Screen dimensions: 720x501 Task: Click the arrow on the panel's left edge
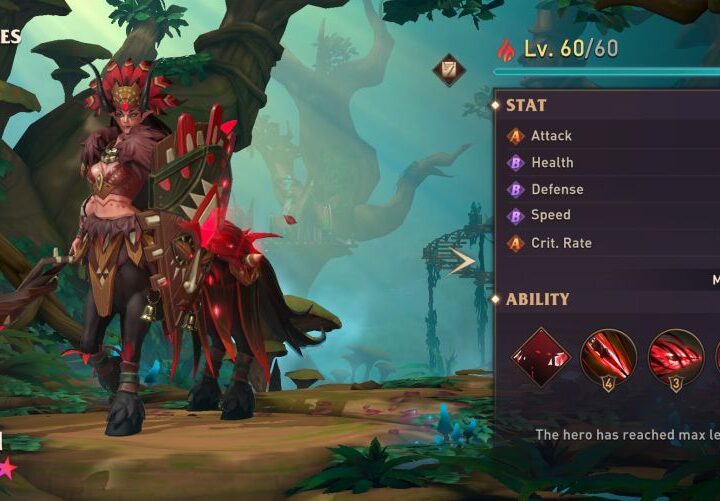coord(463,262)
